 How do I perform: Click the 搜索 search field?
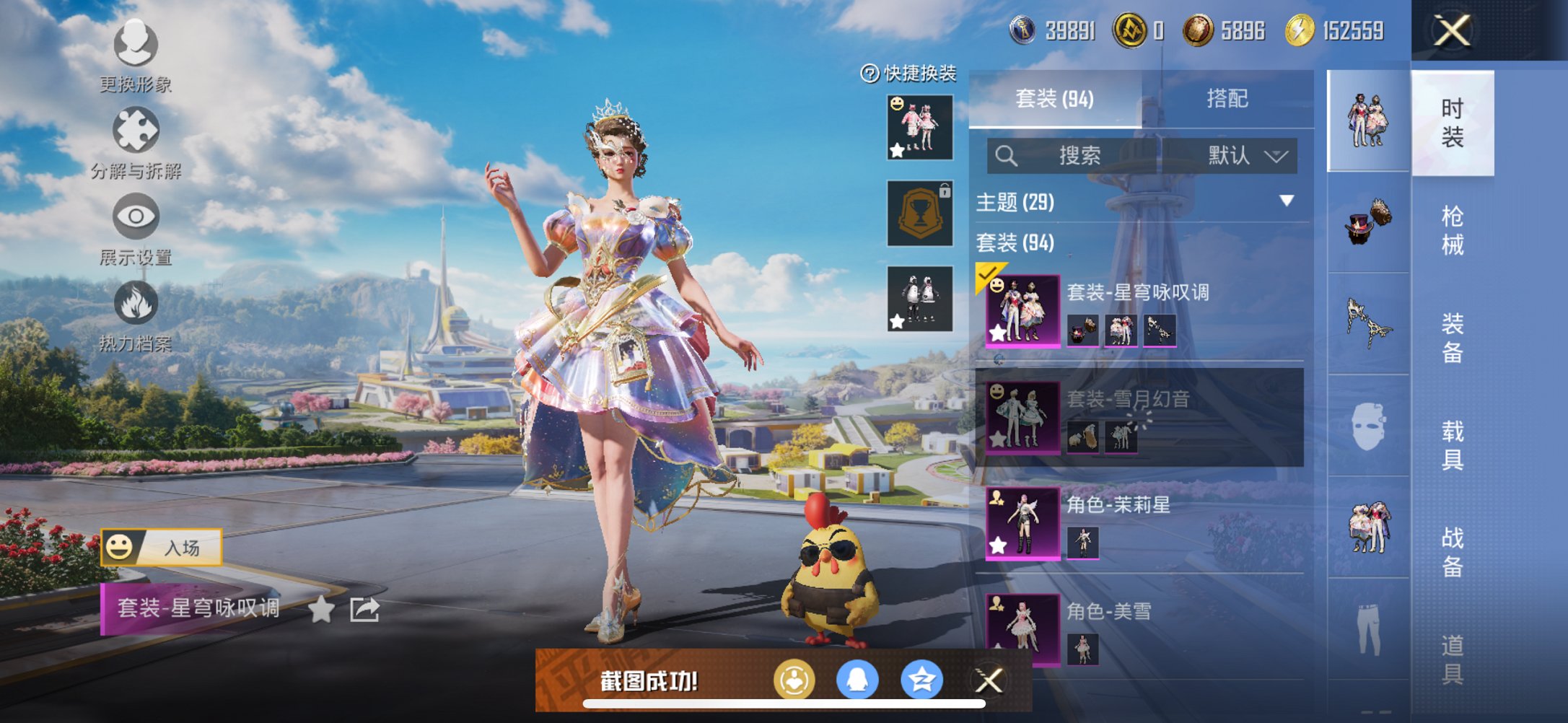click(x=1078, y=156)
